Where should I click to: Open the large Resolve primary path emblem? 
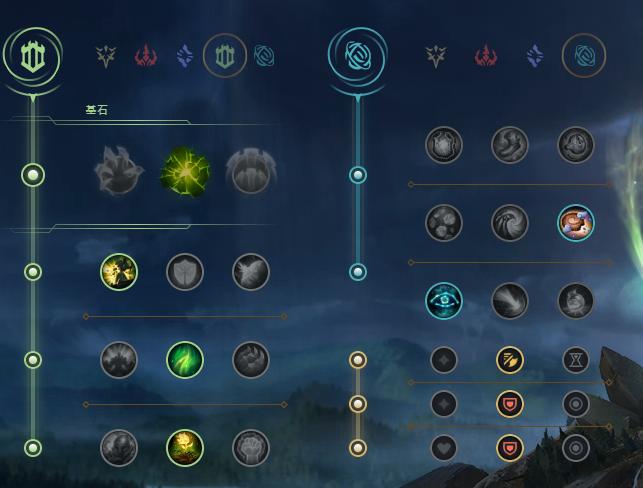33,56
